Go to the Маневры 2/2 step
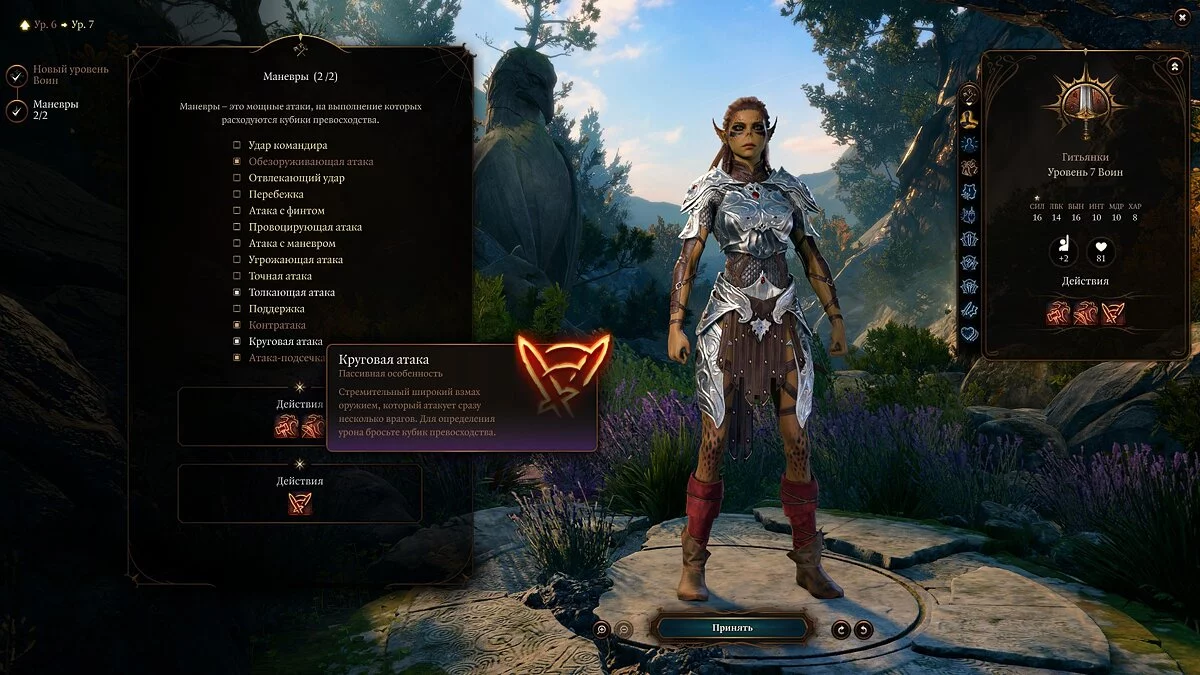The image size is (1200, 675). tap(17, 110)
